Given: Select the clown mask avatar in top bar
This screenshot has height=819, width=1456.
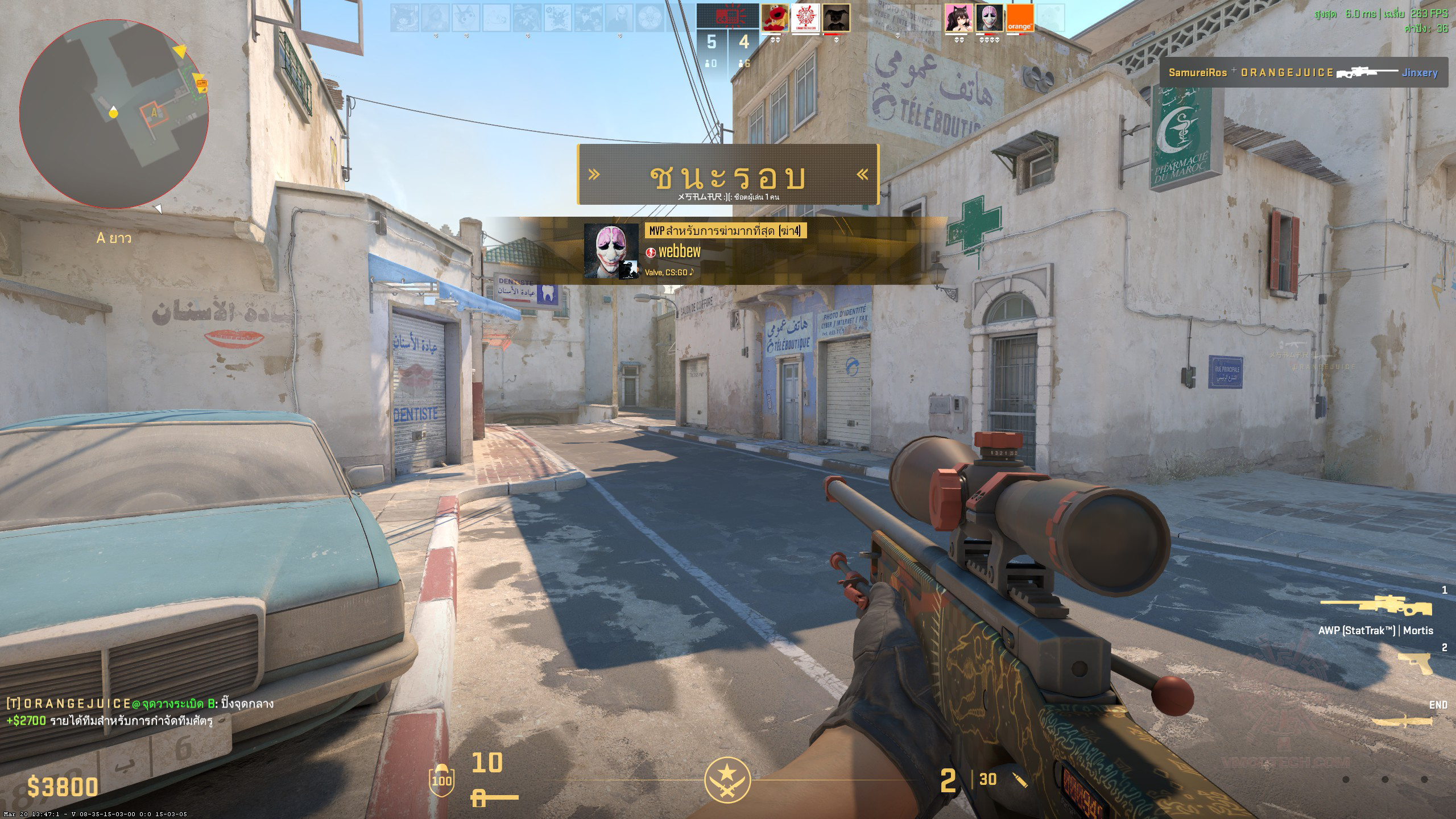Looking at the screenshot, I should (x=989, y=18).
